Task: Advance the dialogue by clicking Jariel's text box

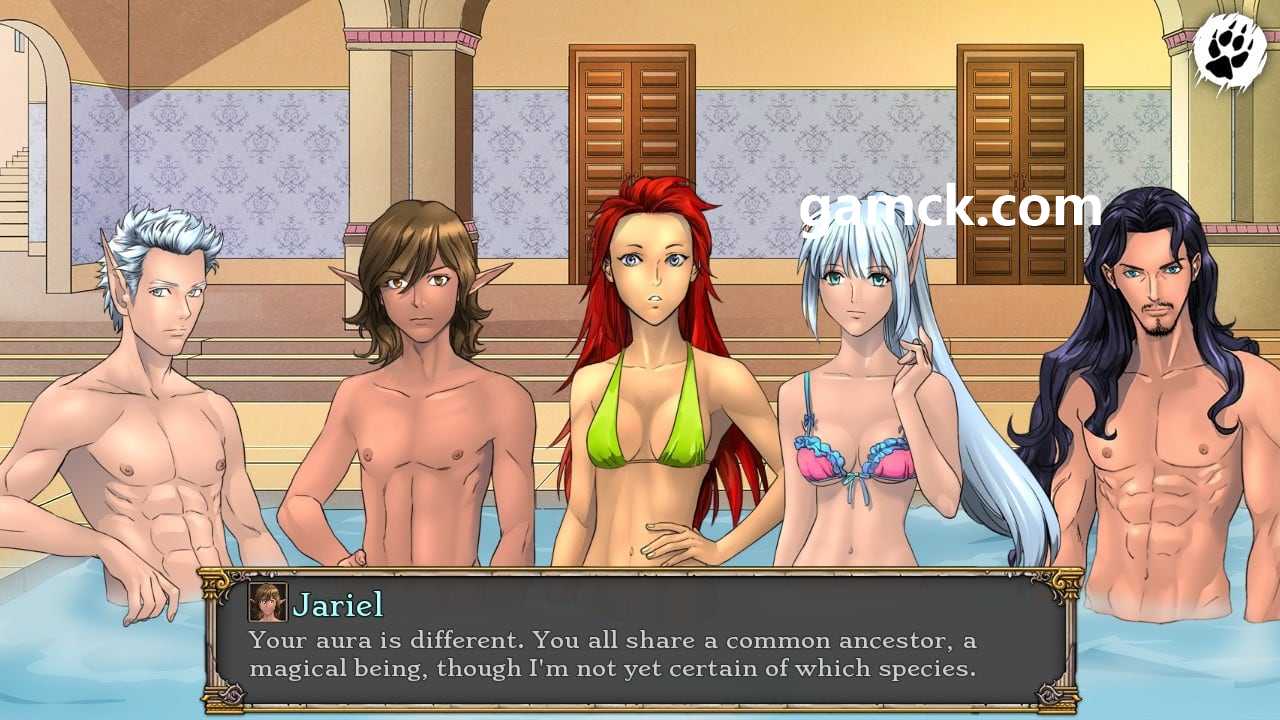Action: point(640,655)
